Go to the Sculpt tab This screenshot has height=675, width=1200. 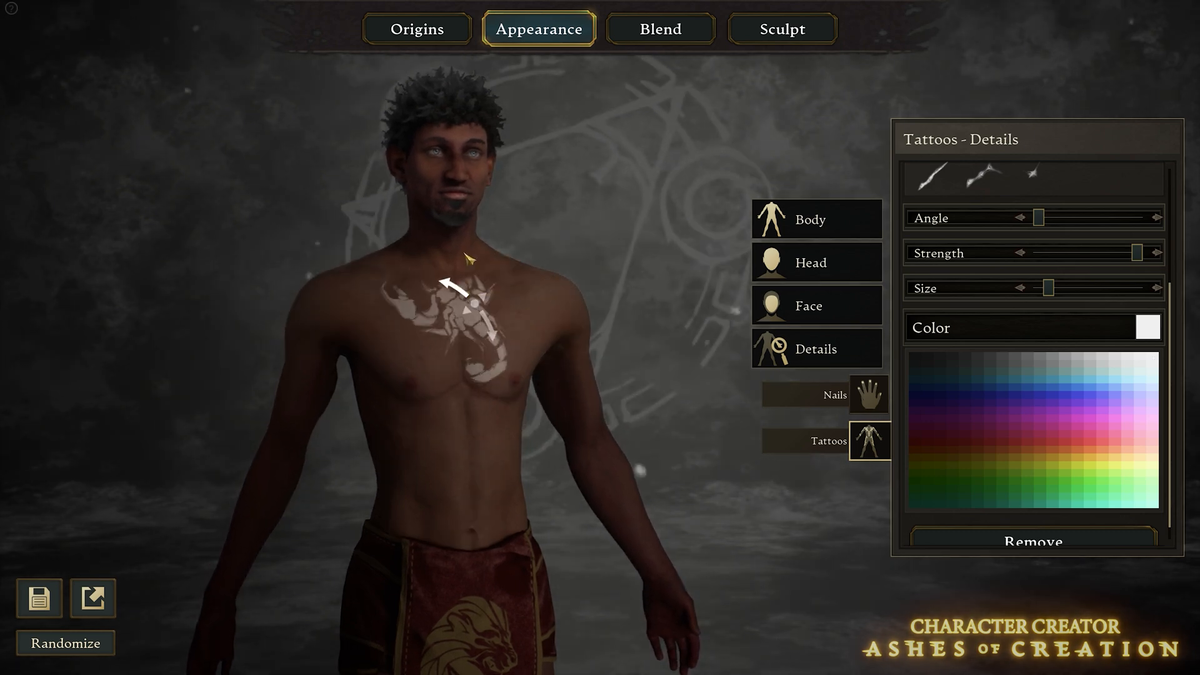(x=782, y=29)
